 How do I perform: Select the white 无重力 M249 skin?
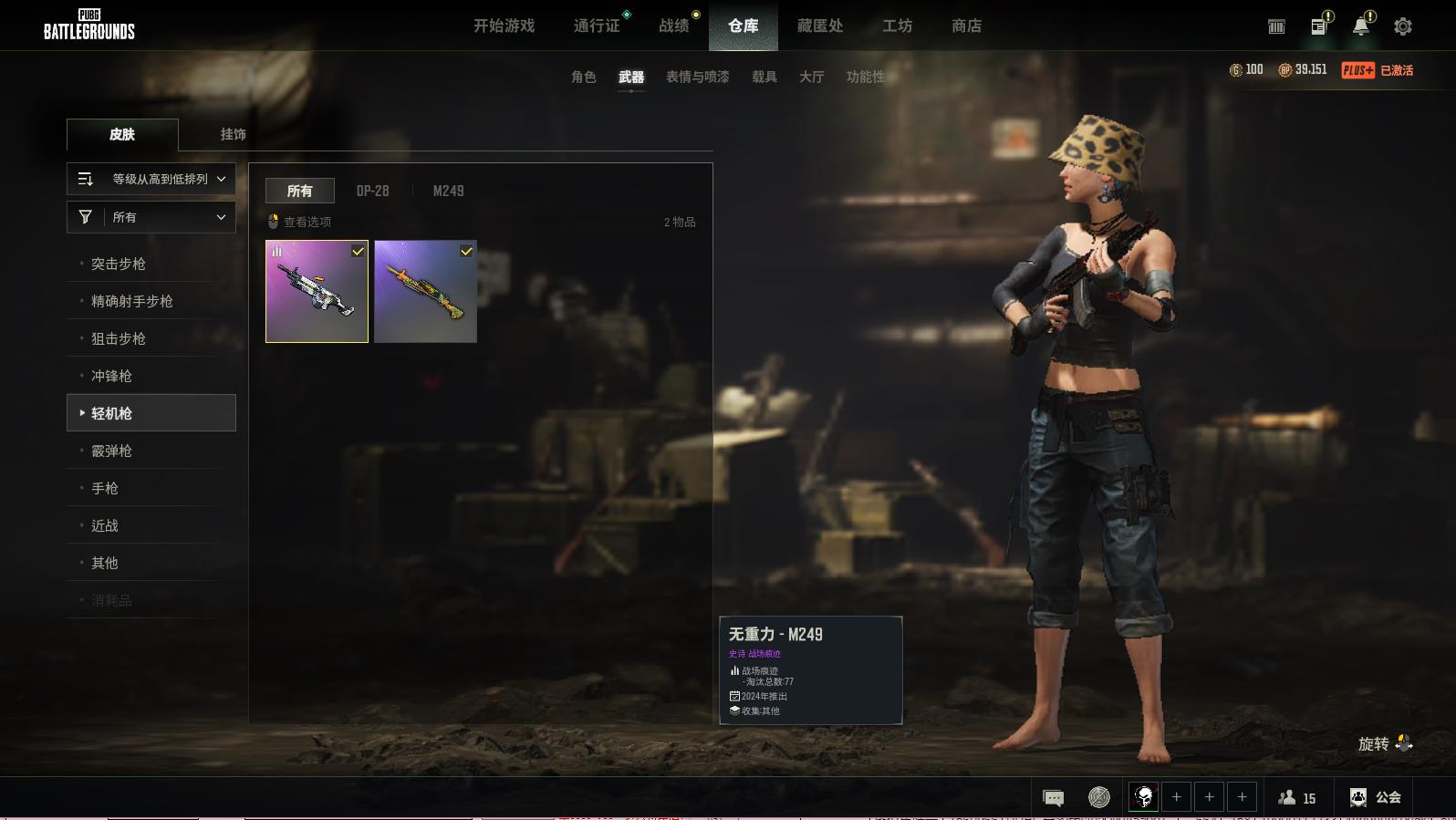click(x=317, y=292)
